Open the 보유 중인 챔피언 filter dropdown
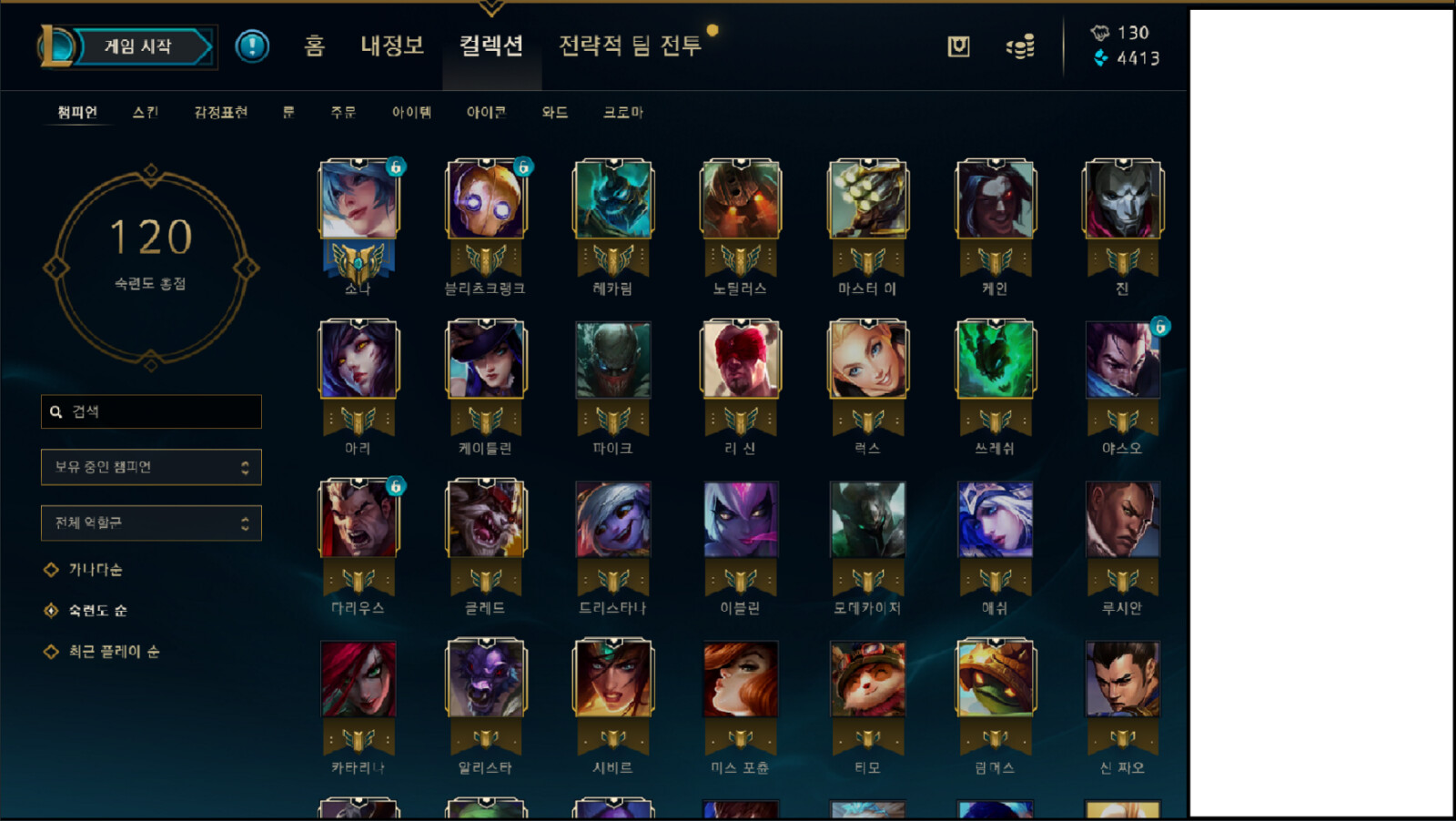1456x821 pixels. click(x=151, y=467)
